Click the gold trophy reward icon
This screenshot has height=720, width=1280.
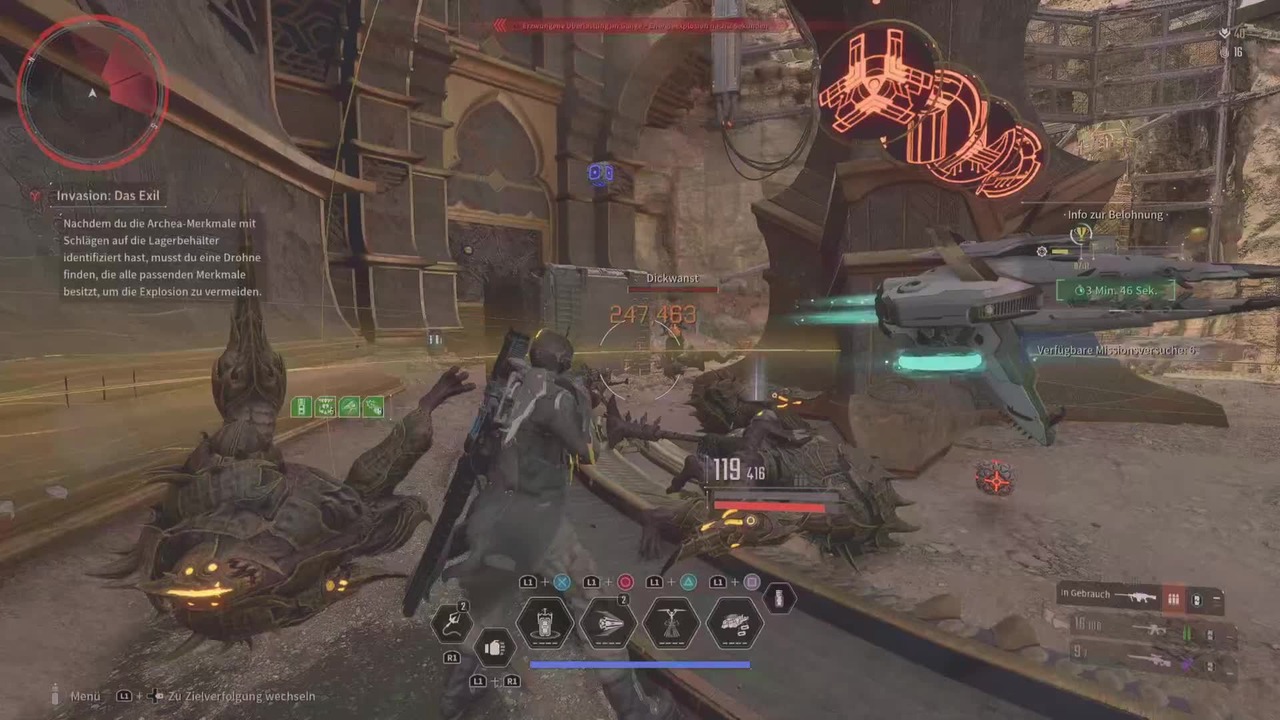(1081, 234)
